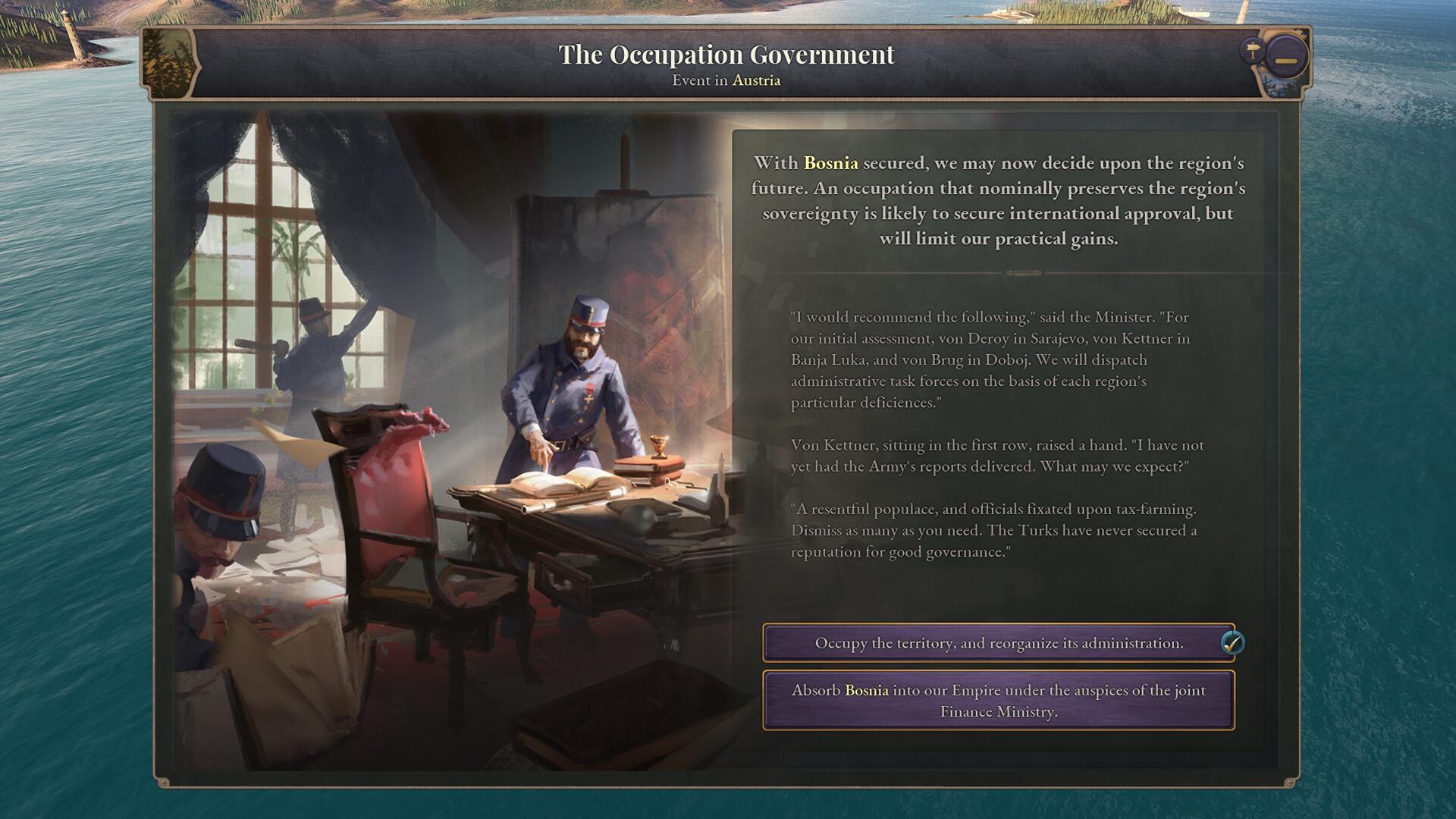Select the Event in Austria header

pyautogui.click(x=727, y=80)
